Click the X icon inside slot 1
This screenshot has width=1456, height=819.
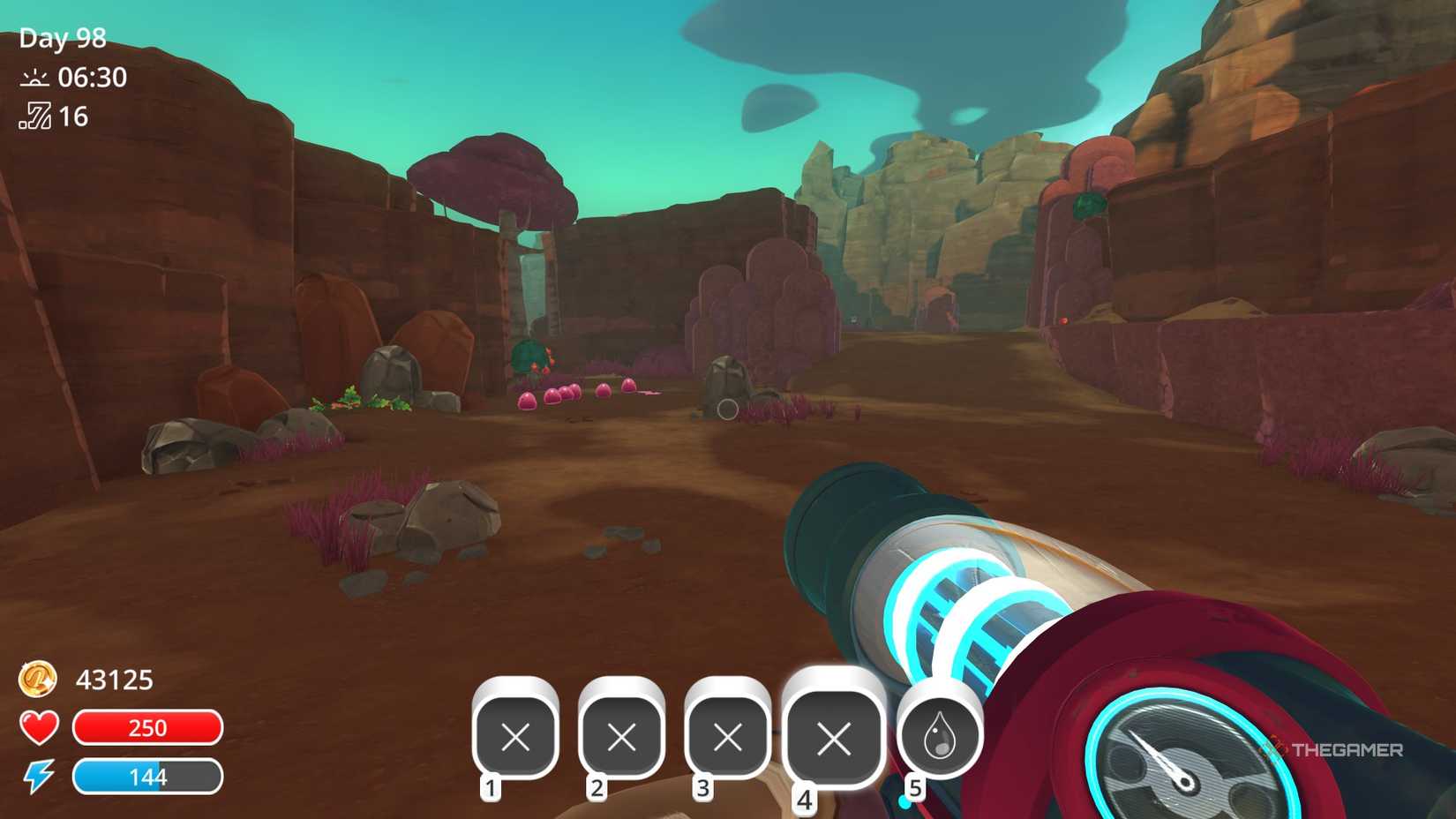click(x=515, y=737)
